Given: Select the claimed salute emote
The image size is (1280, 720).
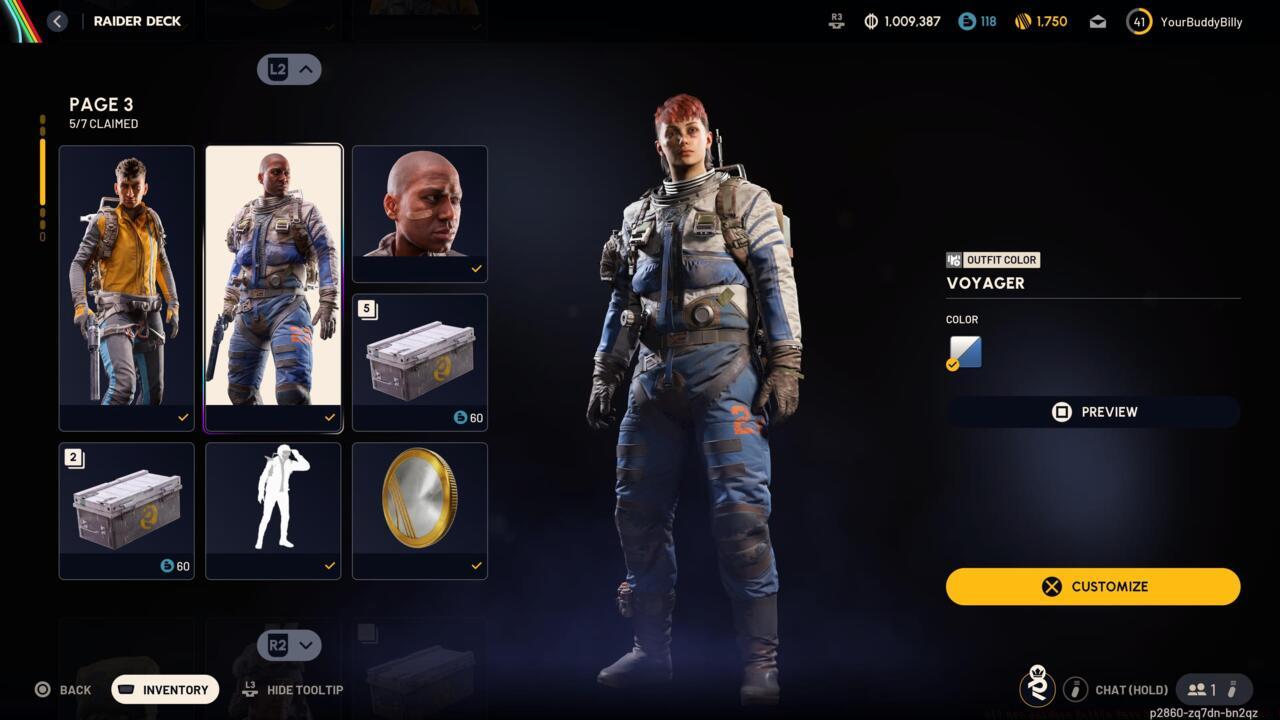Looking at the screenshot, I should coord(273,510).
